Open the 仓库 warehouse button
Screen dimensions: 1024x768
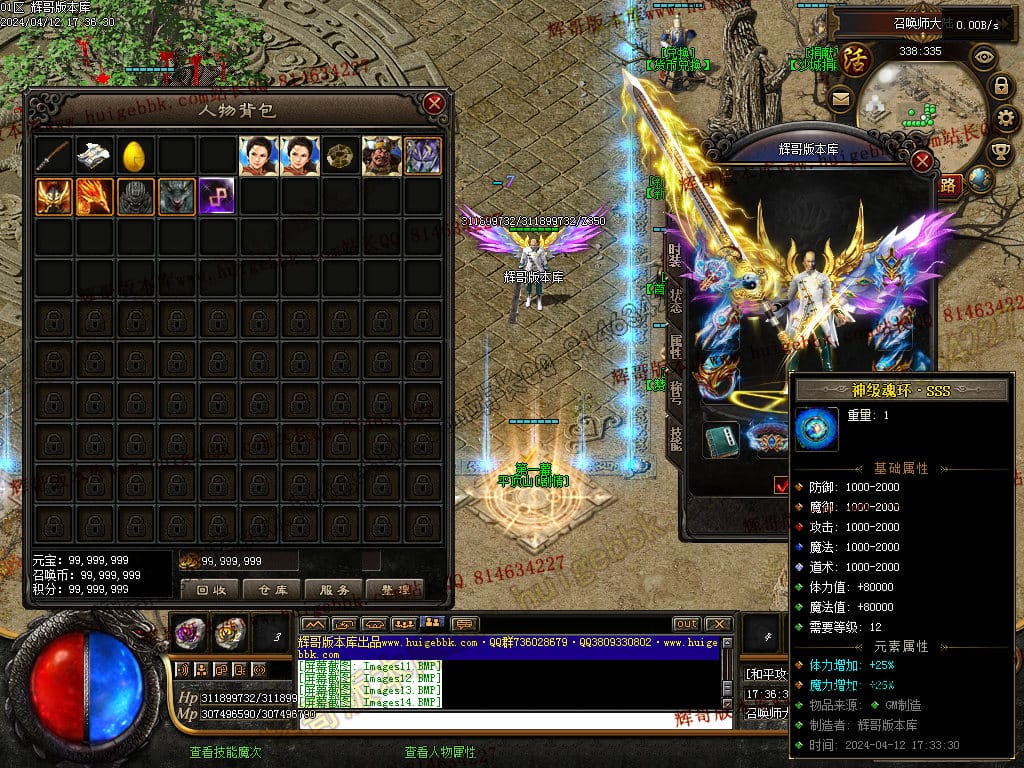point(272,590)
